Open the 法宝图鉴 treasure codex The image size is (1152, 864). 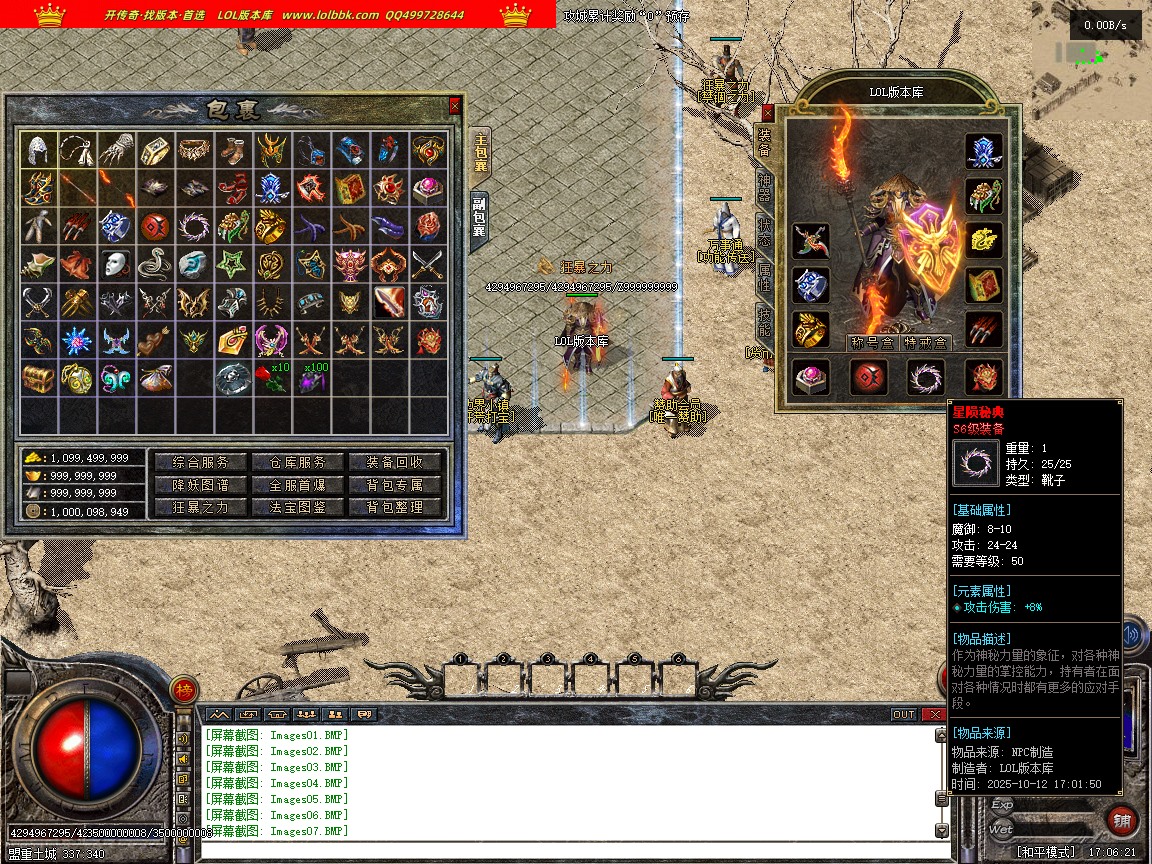coord(297,507)
